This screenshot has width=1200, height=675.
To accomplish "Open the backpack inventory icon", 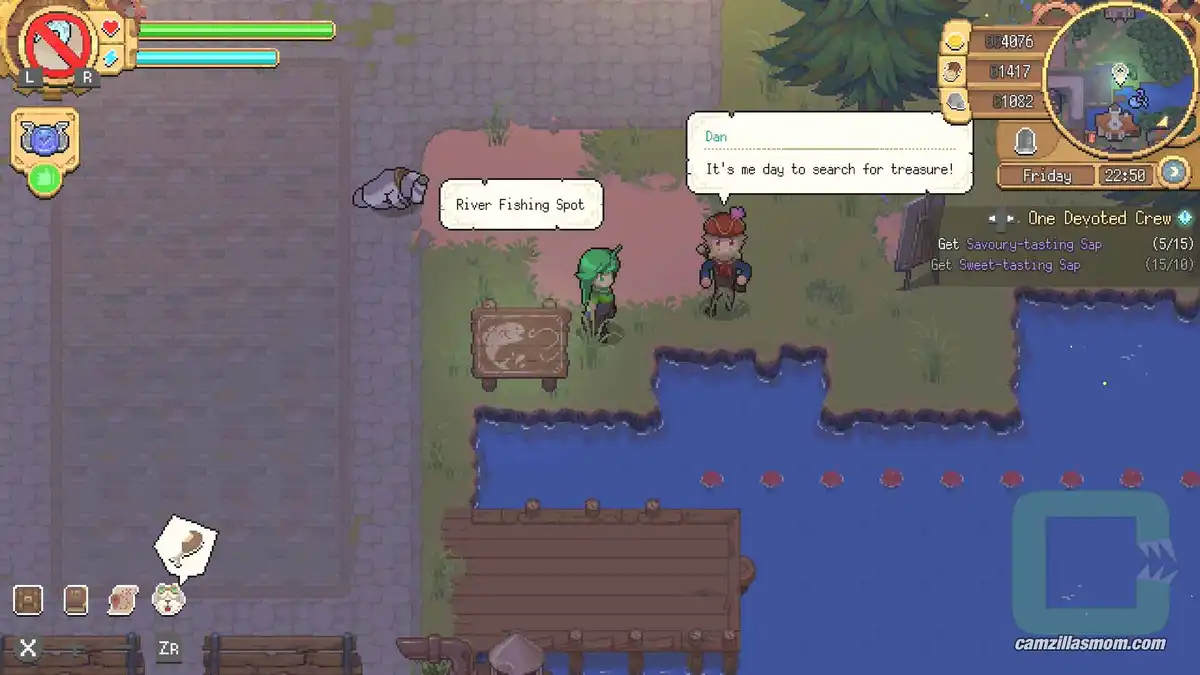I will point(28,599).
